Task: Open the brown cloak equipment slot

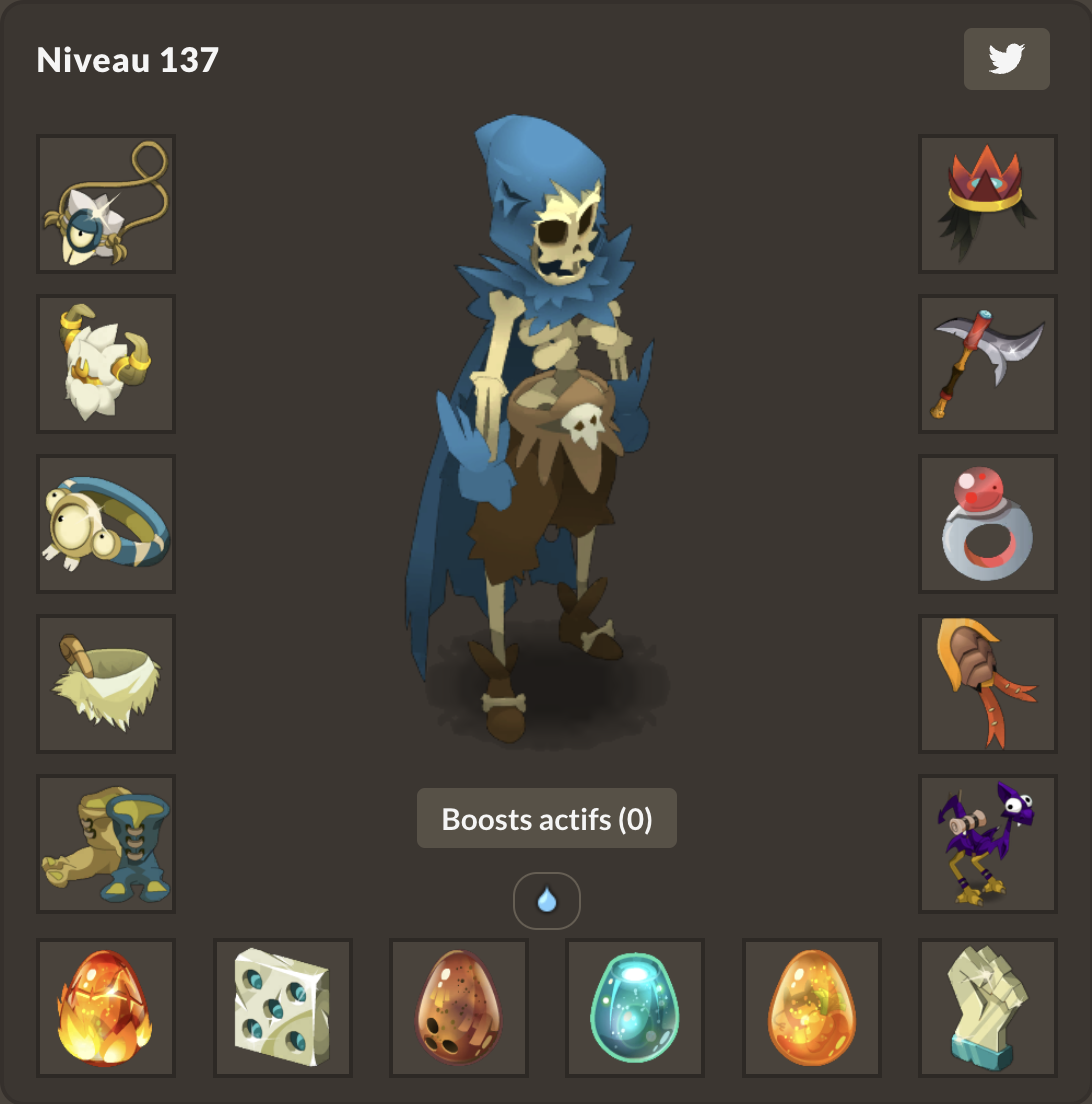Action: (988, 684)
